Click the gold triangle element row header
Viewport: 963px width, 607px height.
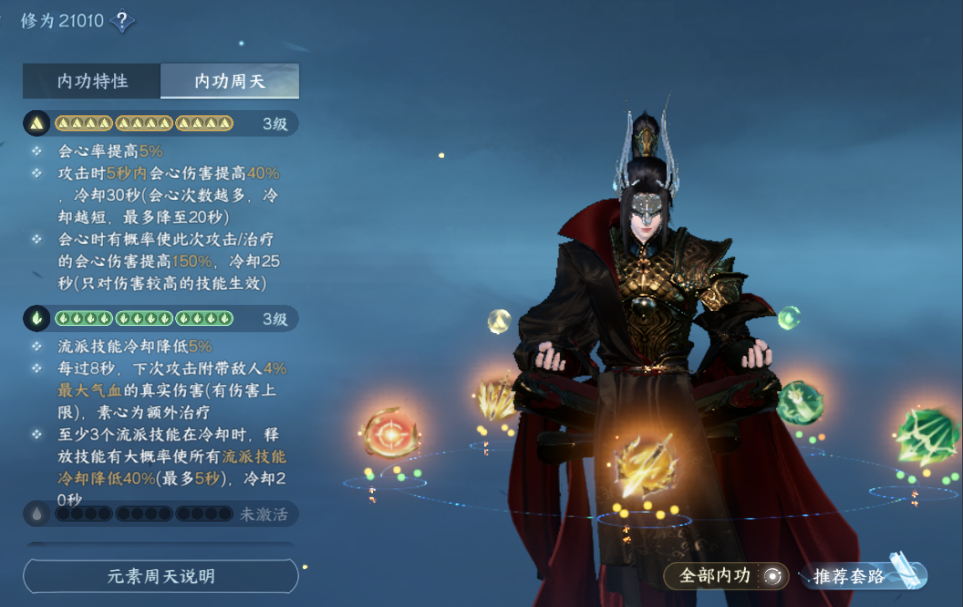coord(160,124)
